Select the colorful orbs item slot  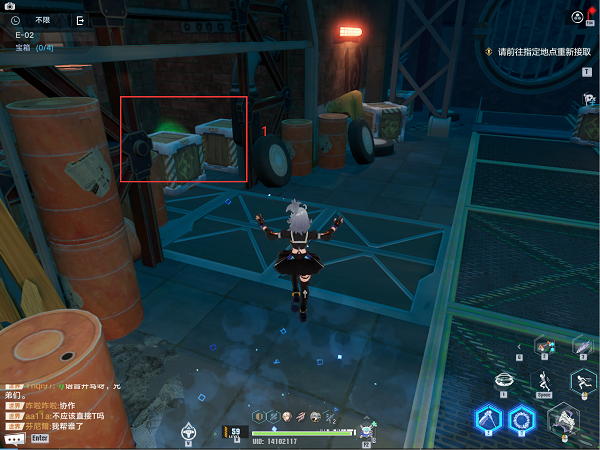[545, 346]
